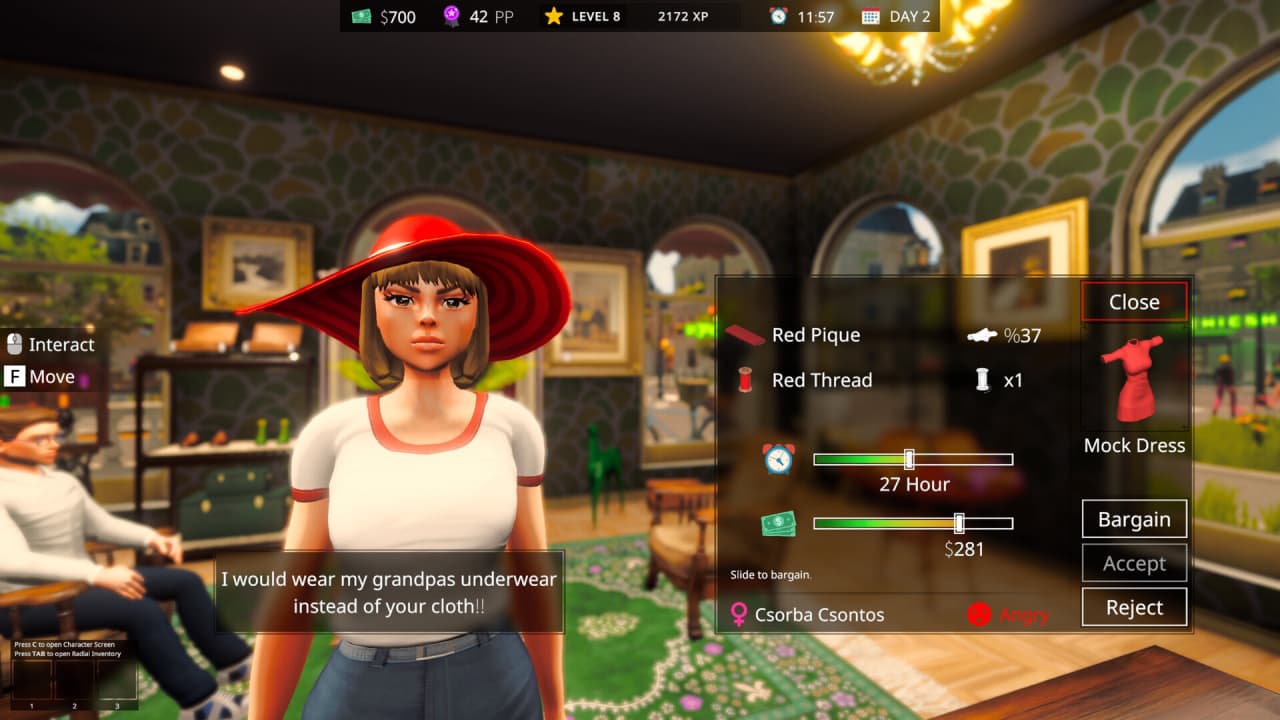Select the Mock Dress thumbnail
Viewport: 1280px width, 720px height.
pyautogui.click(x=1135, y=378)
